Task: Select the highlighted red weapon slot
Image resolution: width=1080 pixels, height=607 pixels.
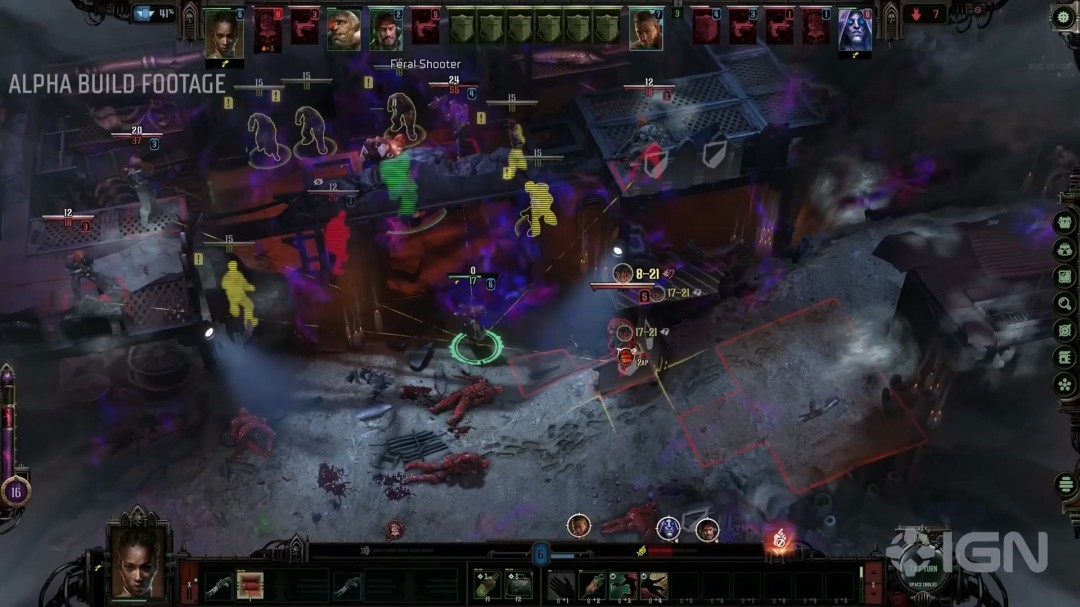Action: 249,583
